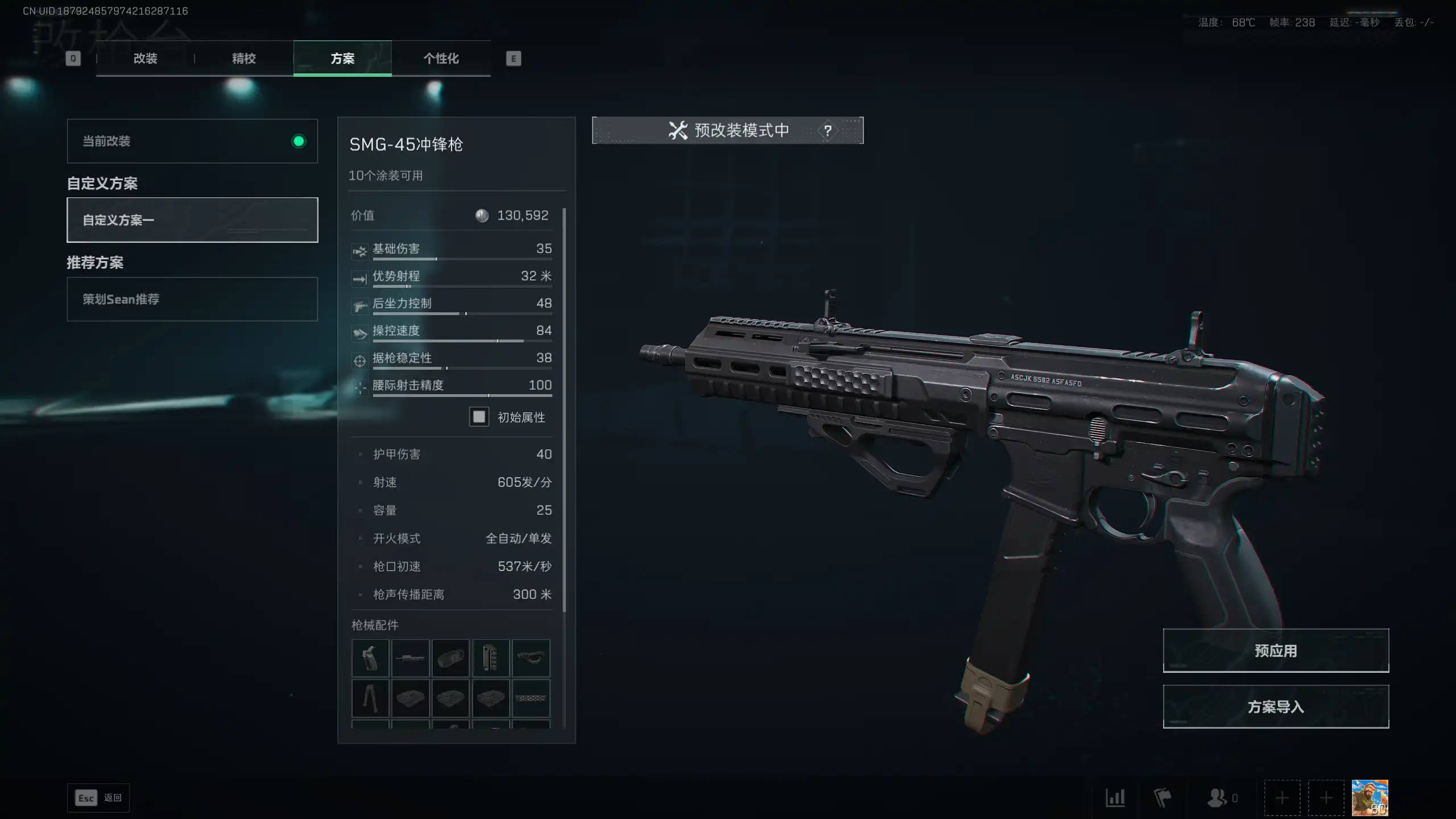
Task: Click the 预应用 button
Action: click(1276, 651)
